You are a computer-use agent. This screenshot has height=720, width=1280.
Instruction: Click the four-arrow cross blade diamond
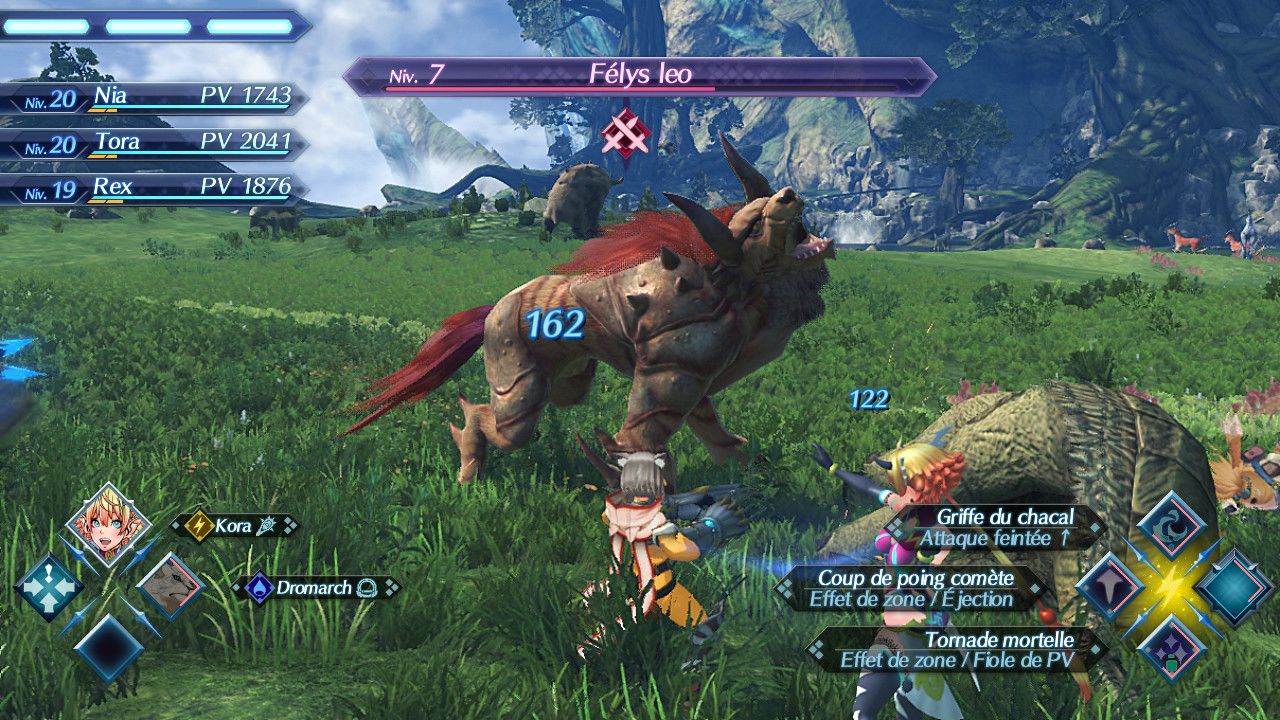[x=47, y=587]
